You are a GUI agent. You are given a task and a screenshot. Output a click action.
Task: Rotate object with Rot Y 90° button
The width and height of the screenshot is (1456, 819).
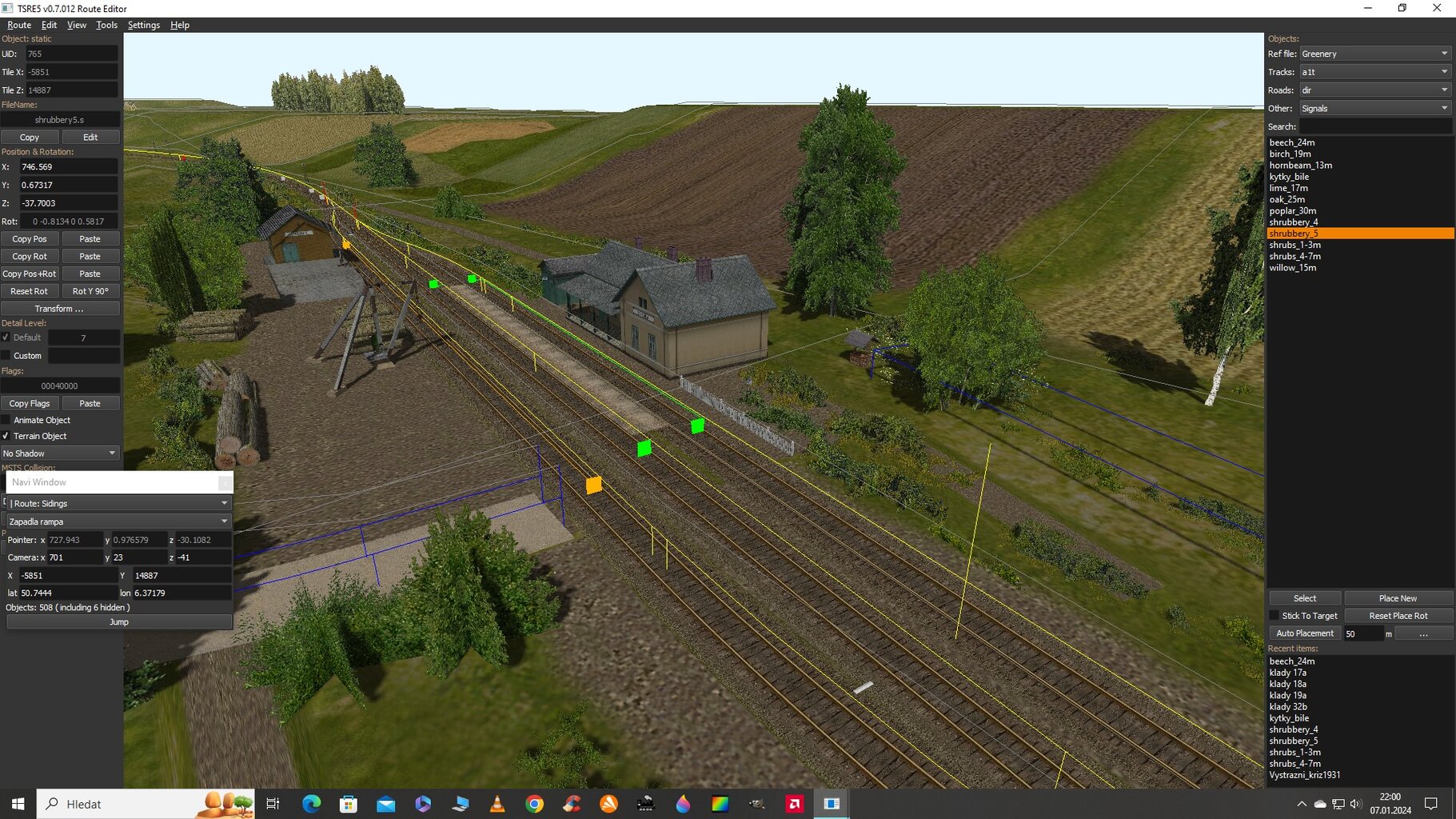[x=90, y=291]
